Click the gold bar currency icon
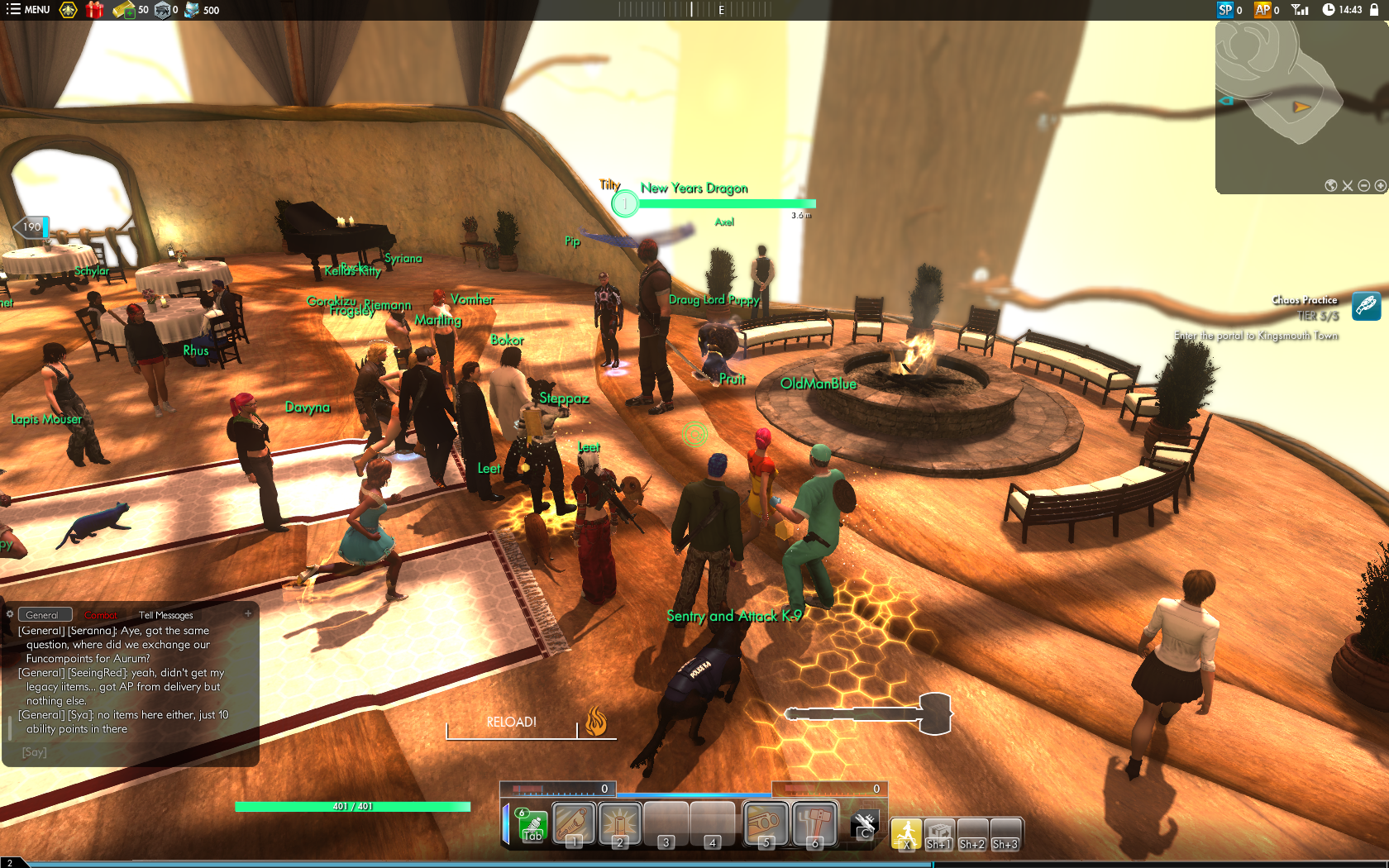 [123, 10]
